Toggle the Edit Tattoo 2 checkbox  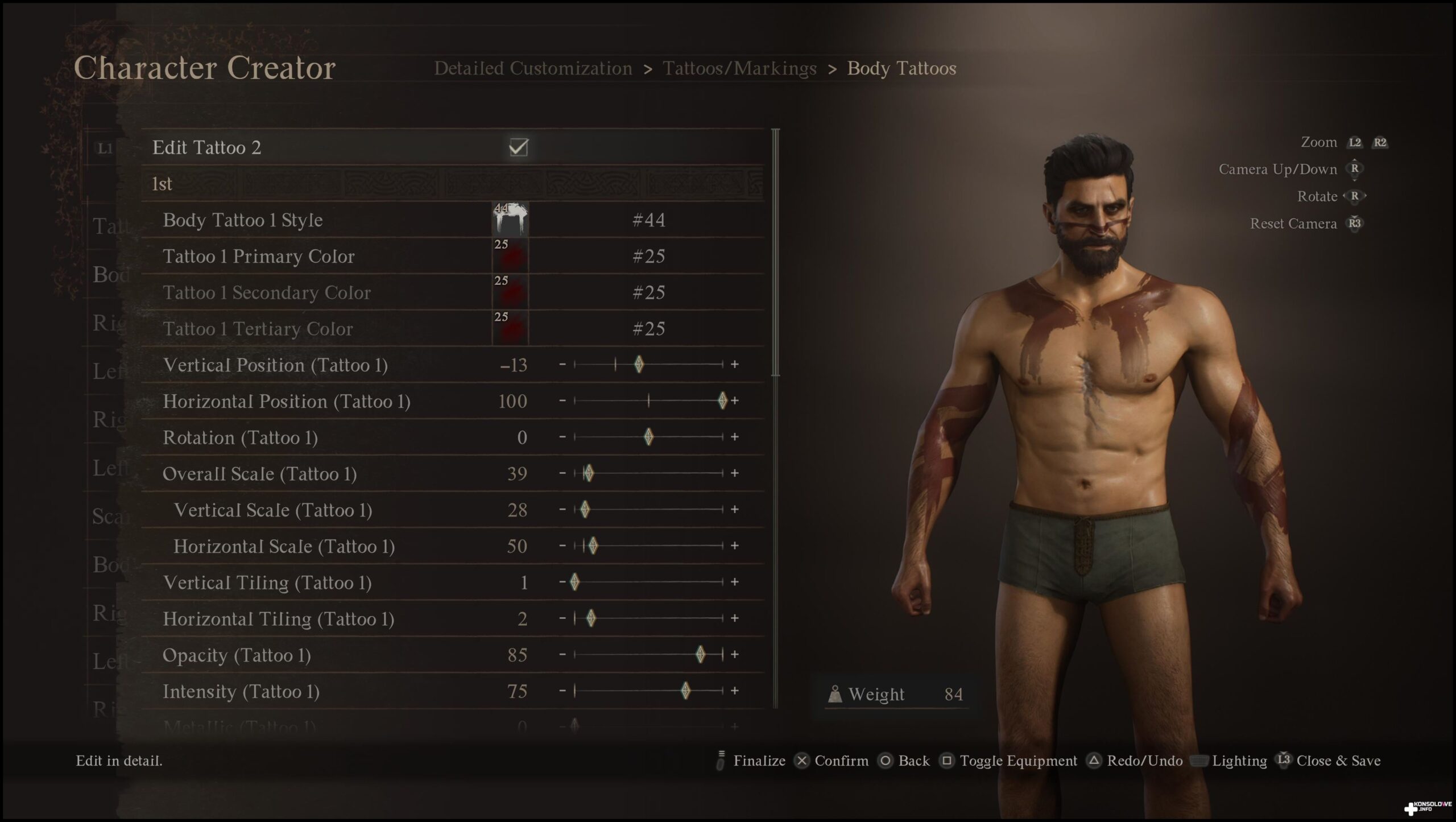tap(518, 148)
